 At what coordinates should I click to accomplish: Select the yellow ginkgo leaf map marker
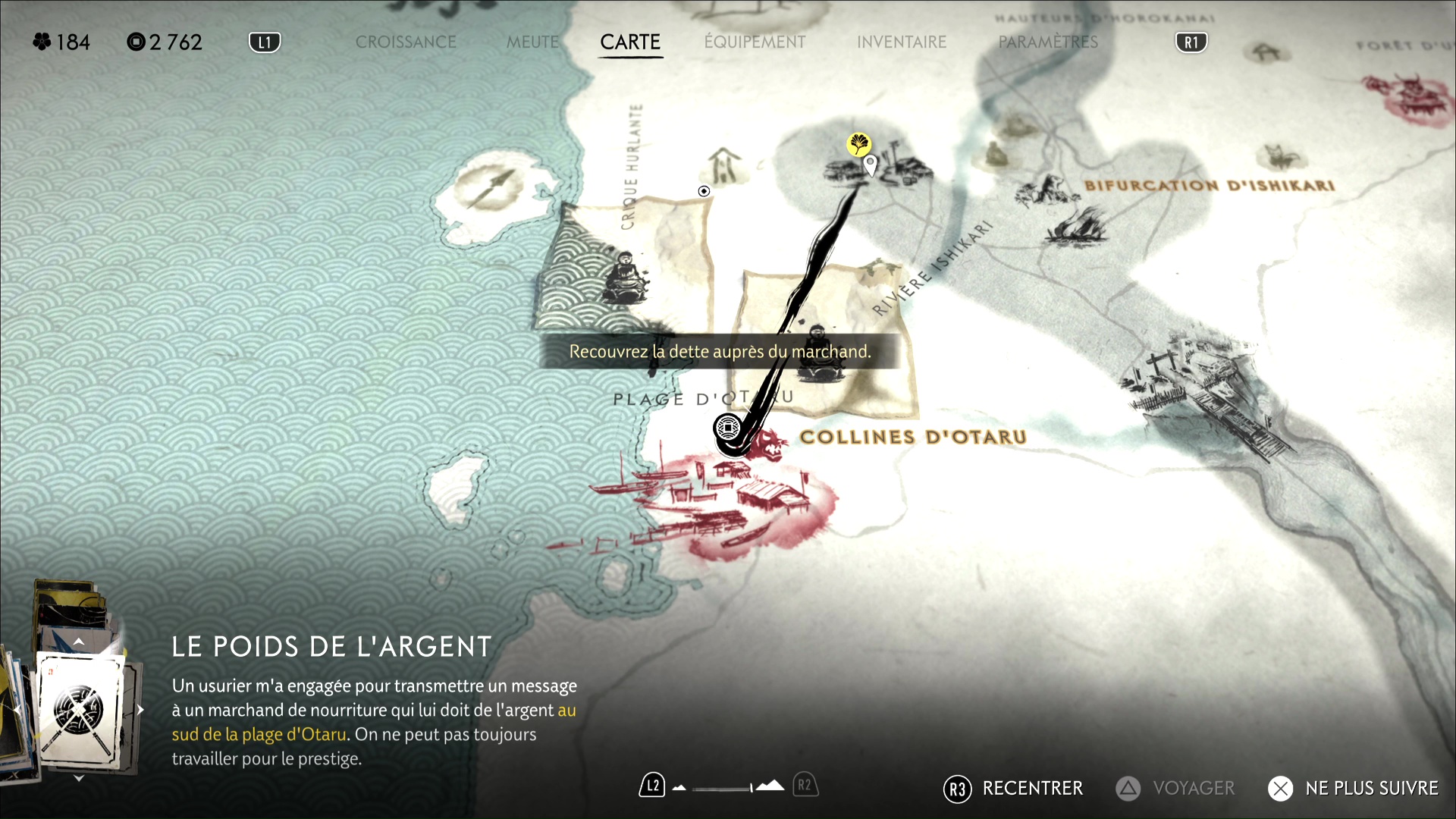[858, 143]
